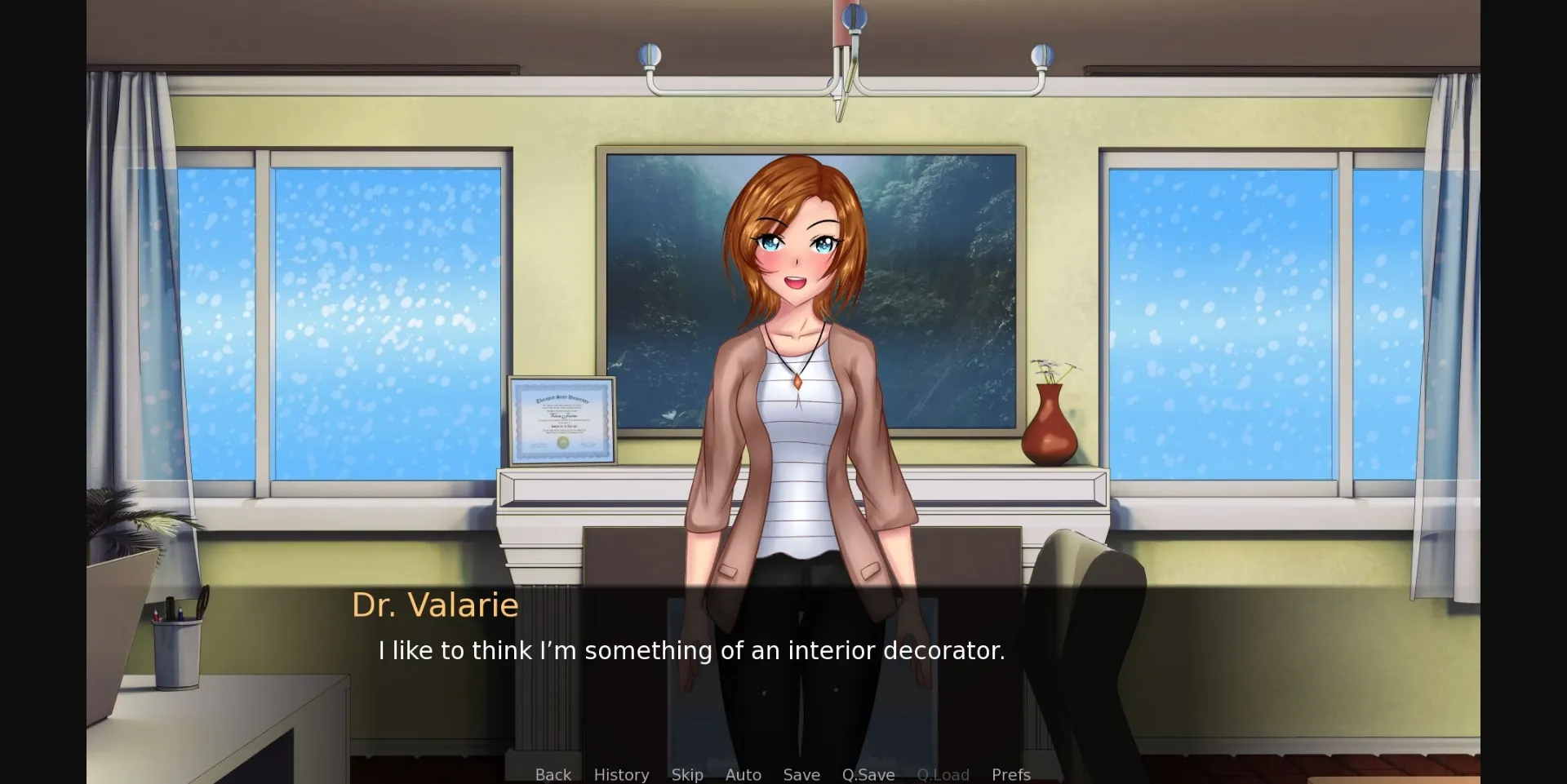Screen dimensions: 1567x784
Task: Perform a Q.Save quick save
Action: coord(868,775)
